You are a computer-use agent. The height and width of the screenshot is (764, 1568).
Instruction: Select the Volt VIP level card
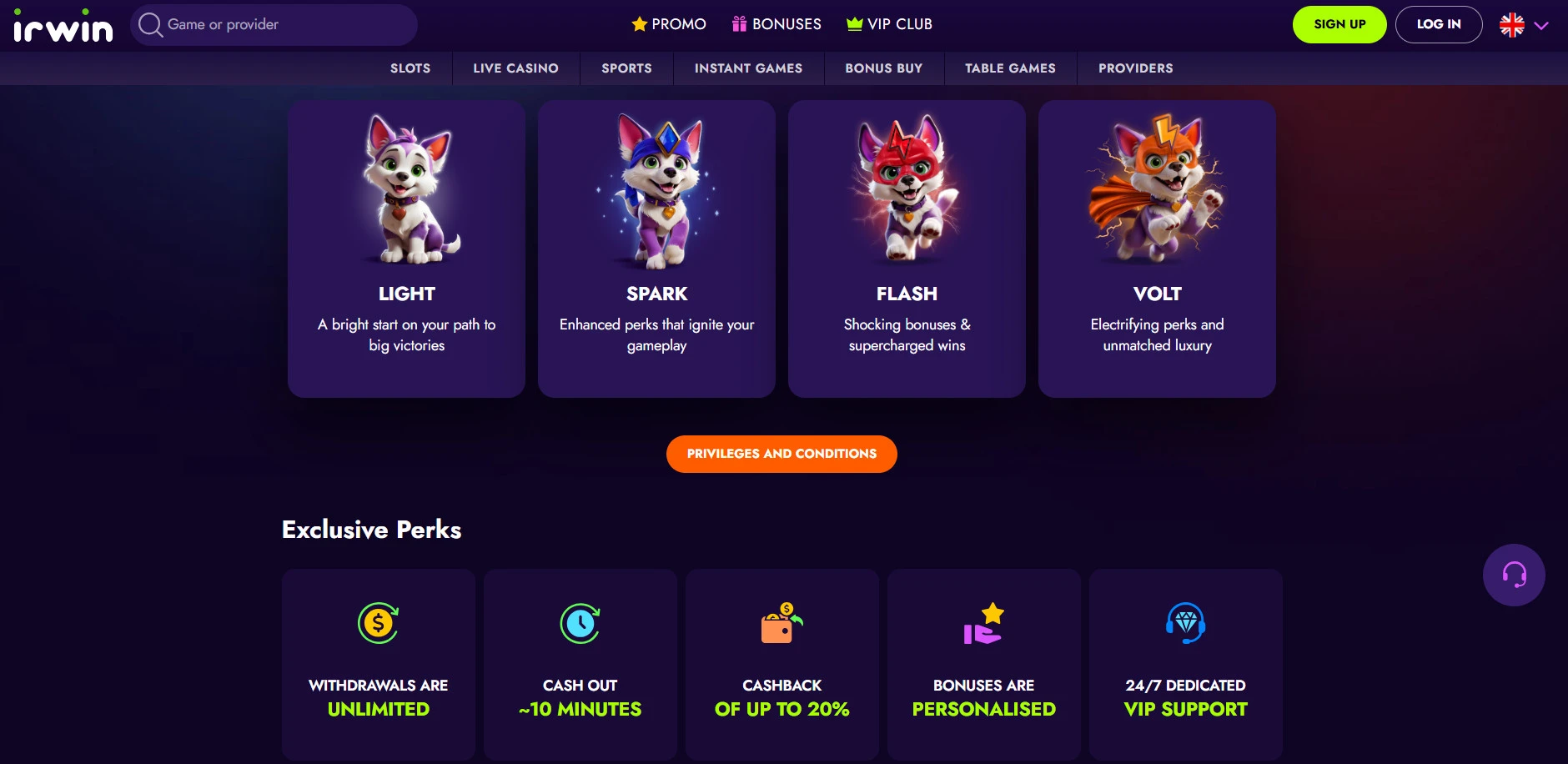(x=1157, y=249)
